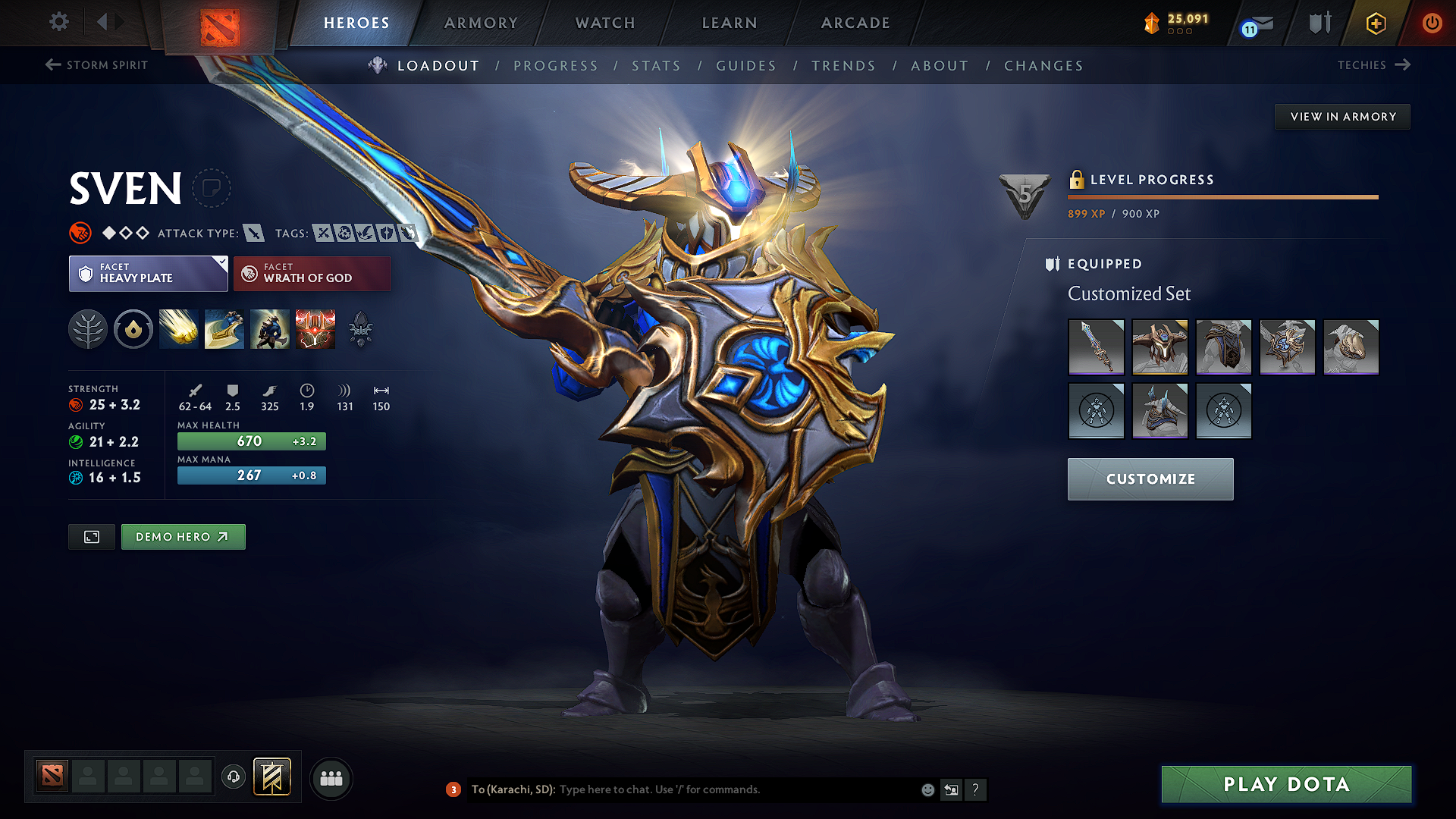Viewport: 1456px width, 819px height.
Task: Open the party members panel icon
Action: (331, 777)
